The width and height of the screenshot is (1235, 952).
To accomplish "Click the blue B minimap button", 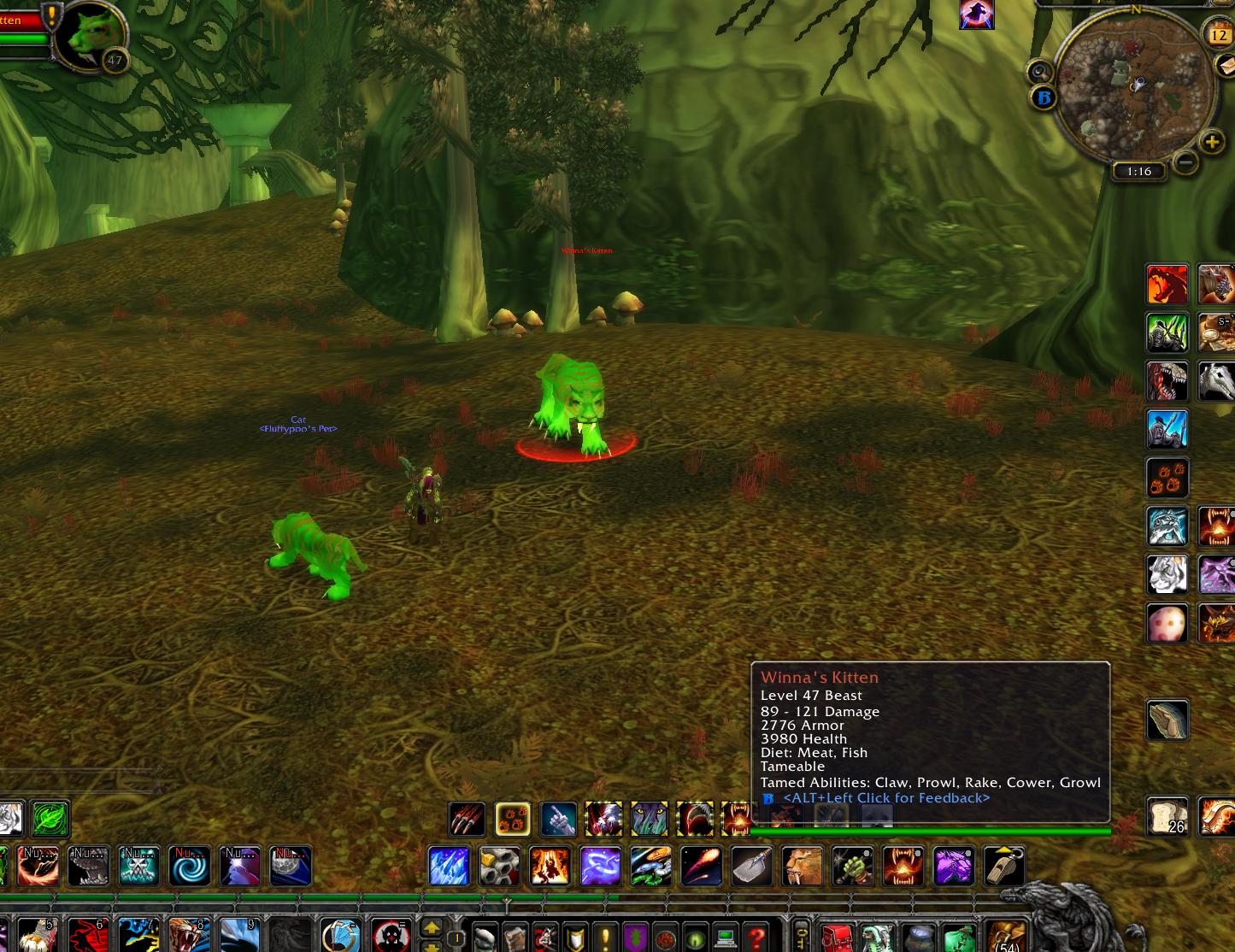I will point(1044,97).
